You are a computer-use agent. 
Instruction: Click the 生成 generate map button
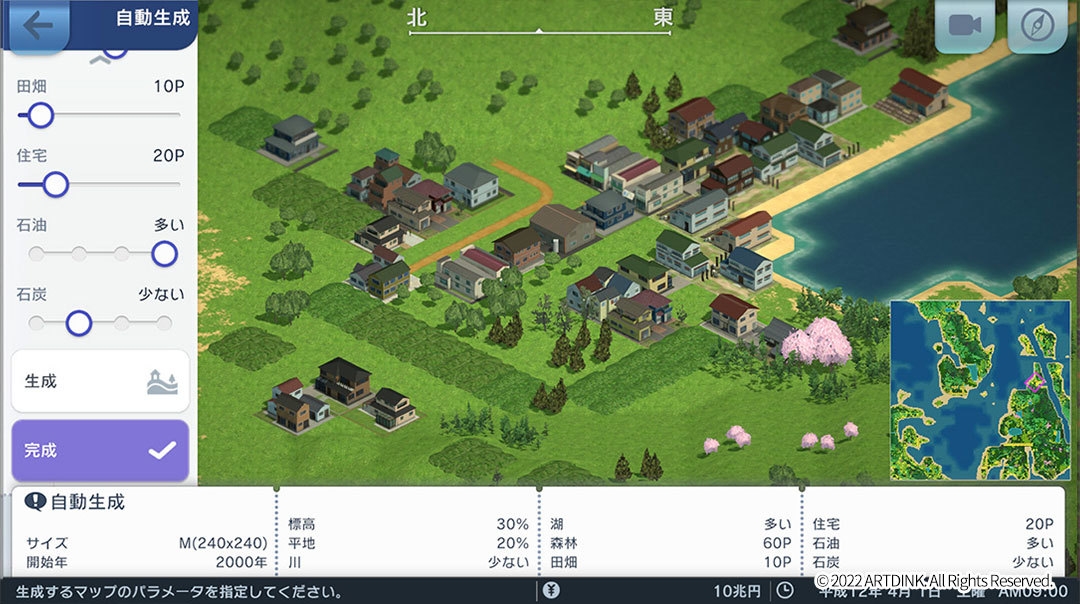click(x=100, y=381)
